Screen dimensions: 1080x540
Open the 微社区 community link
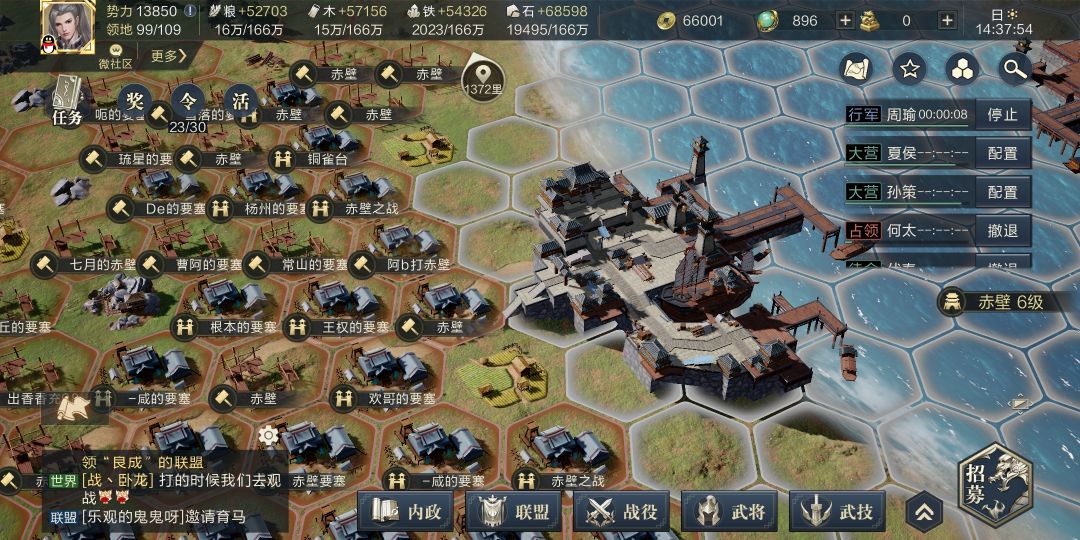pos(115,56)
